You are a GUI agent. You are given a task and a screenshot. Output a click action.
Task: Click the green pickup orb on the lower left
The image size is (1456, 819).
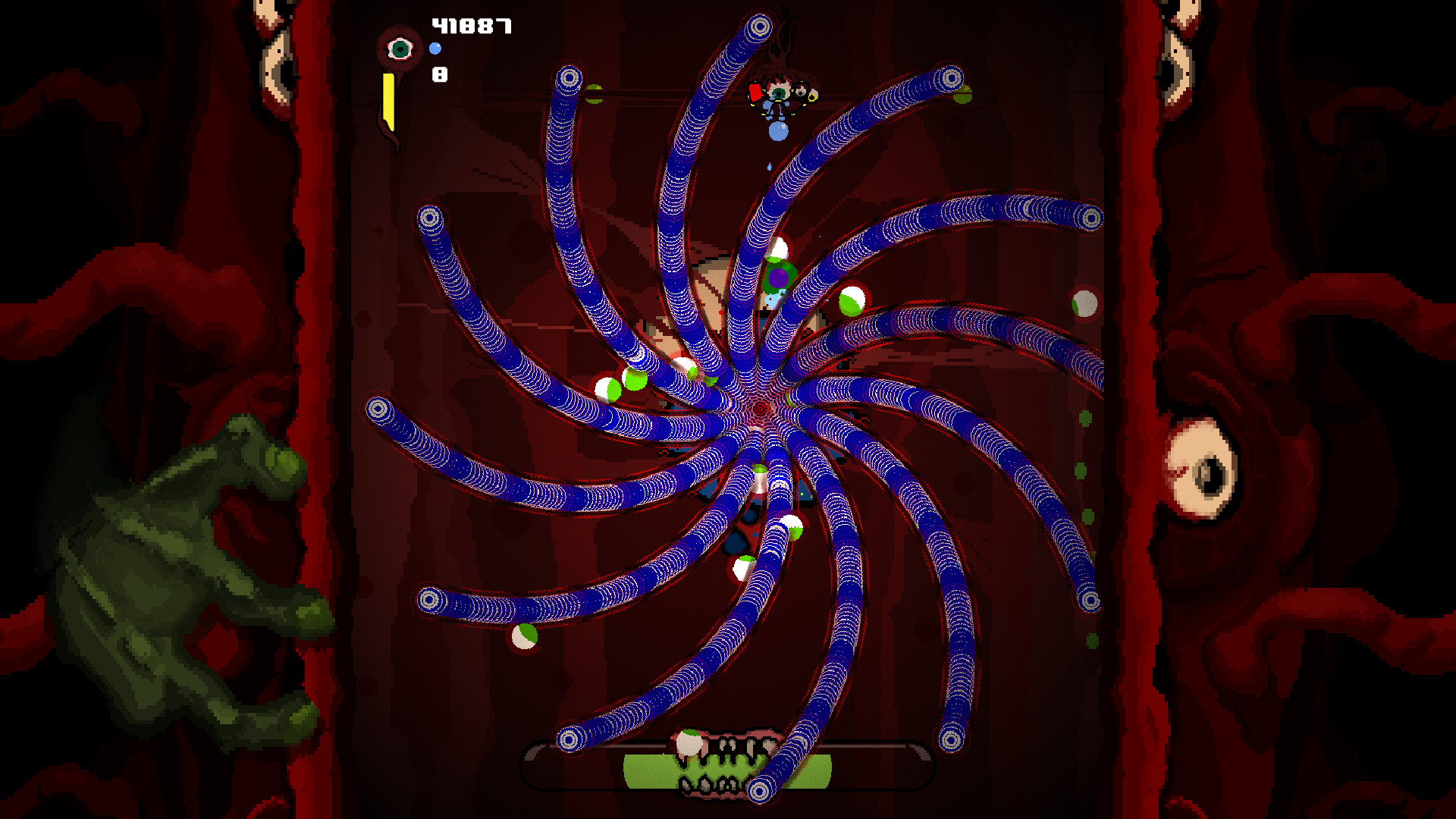click(x=523, y=639)
